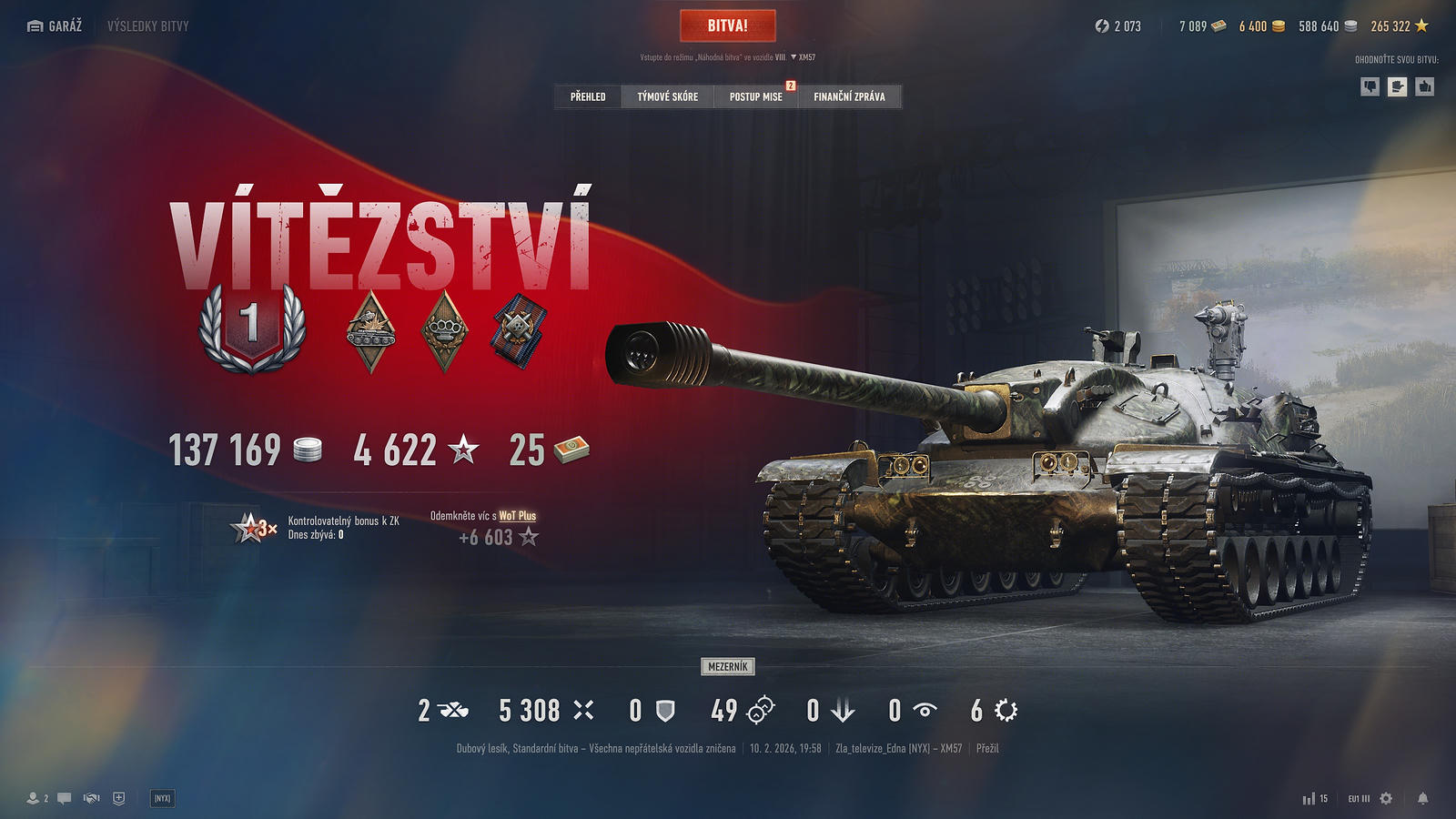
Task: Show notifications with the bell icon
Action: [1422, 798]
